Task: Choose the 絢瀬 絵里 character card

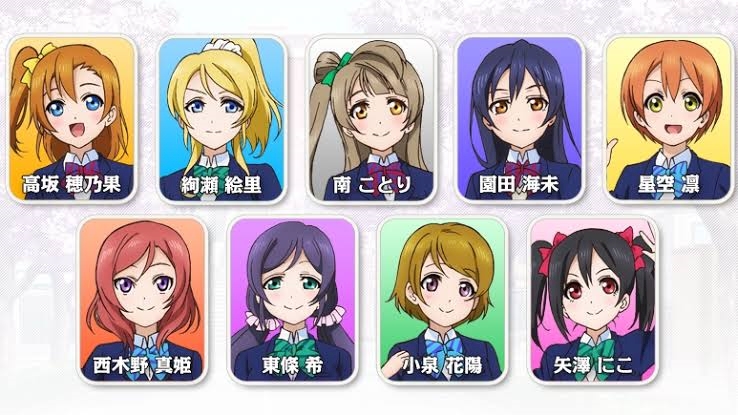Action: (221, 118)
